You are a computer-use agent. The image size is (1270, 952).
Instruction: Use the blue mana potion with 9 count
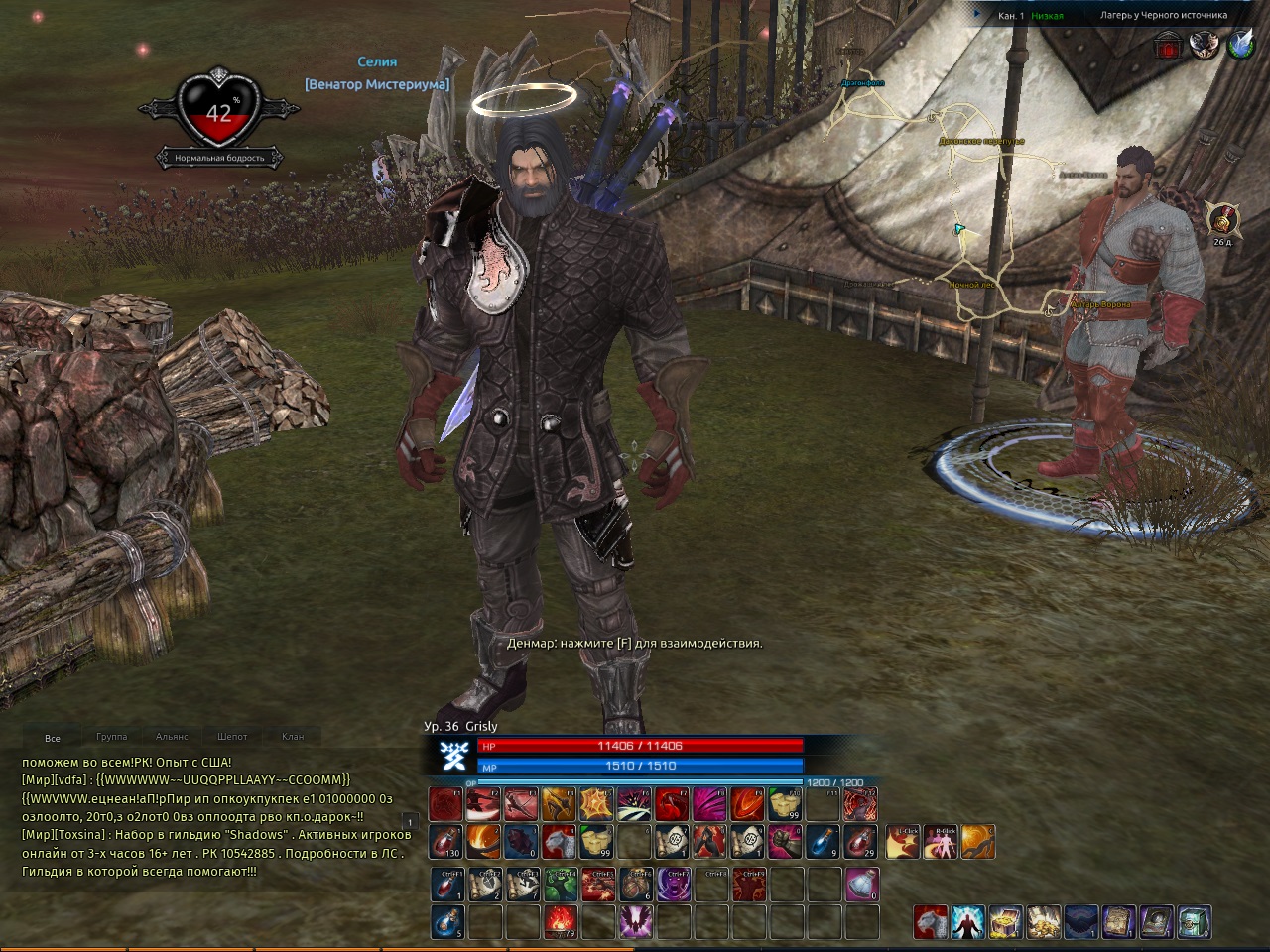tap(823, 842)
